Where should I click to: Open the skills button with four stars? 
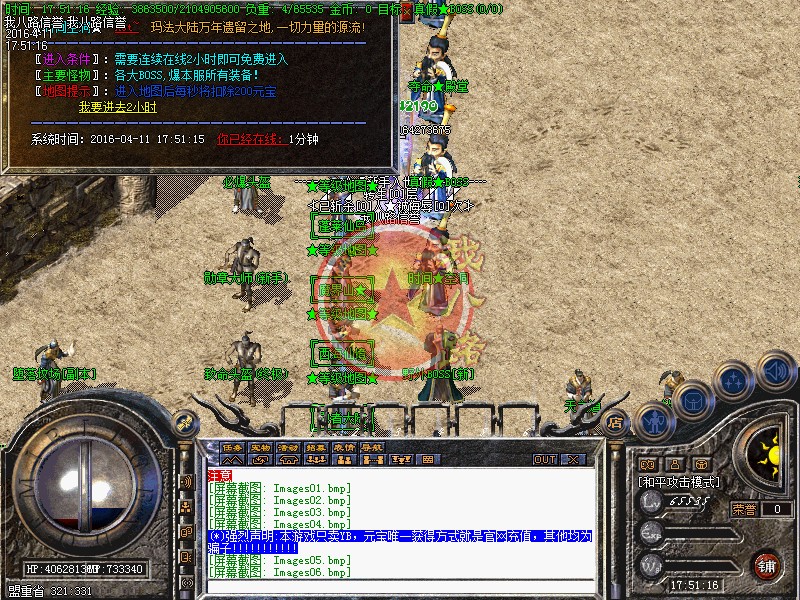tap(734, 382)
